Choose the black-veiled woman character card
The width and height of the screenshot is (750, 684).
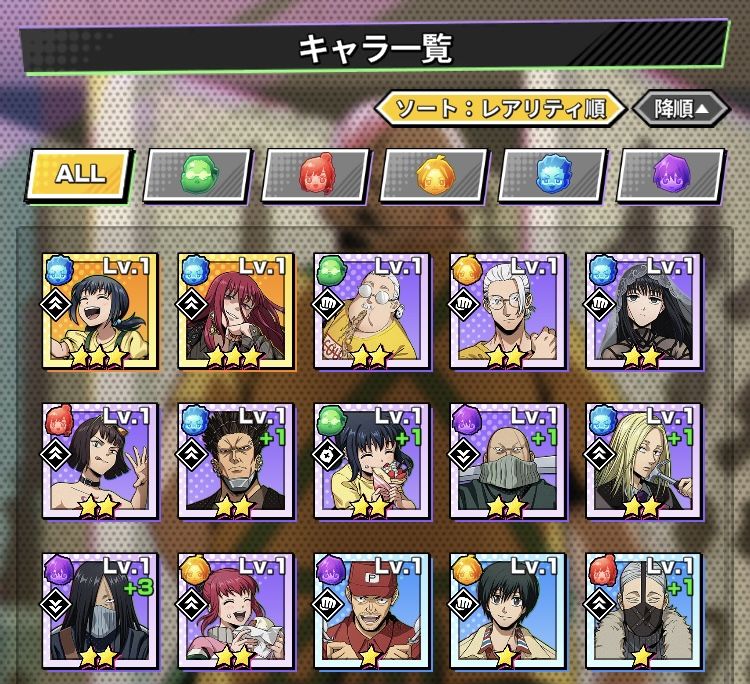[643, 308]
